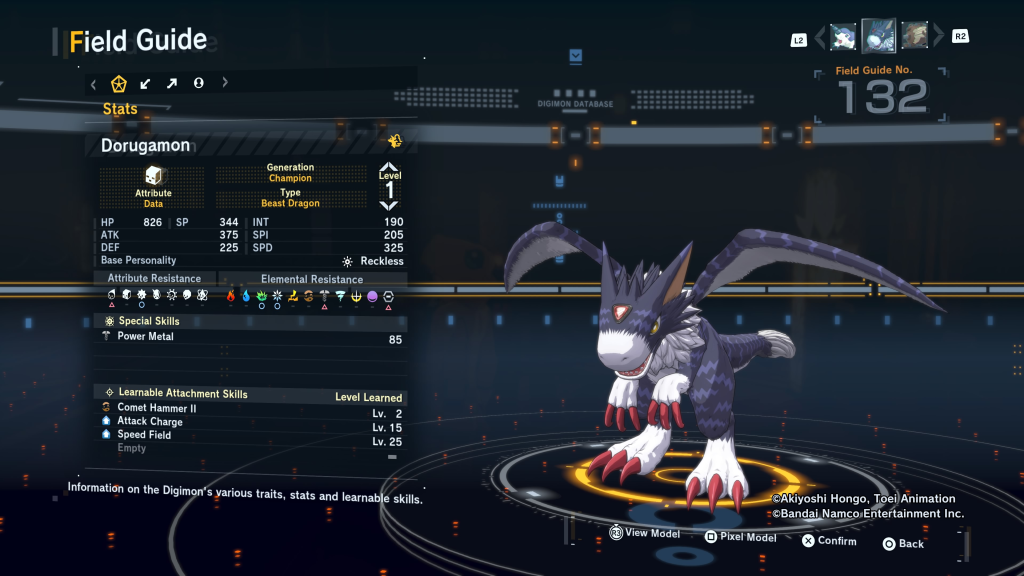Viewport: 1024px width, 576px height.
Task: Select the pentagon Stats tab icon
Action: [x=119, y=84]
